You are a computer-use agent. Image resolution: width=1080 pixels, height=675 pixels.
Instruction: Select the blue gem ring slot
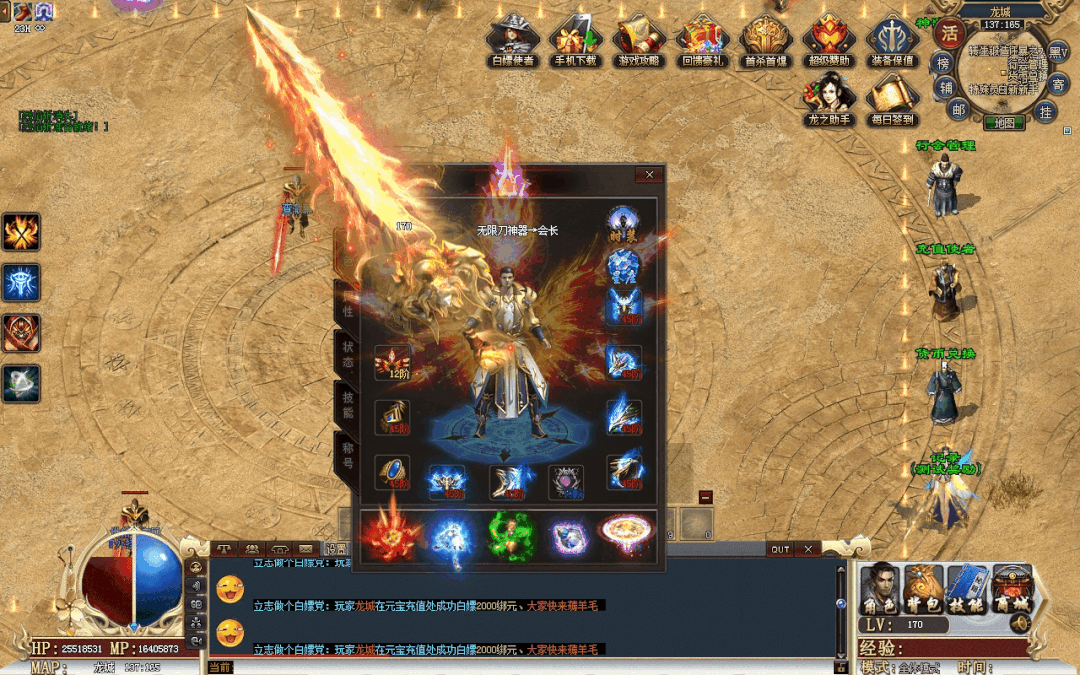[x=392, y=473]
